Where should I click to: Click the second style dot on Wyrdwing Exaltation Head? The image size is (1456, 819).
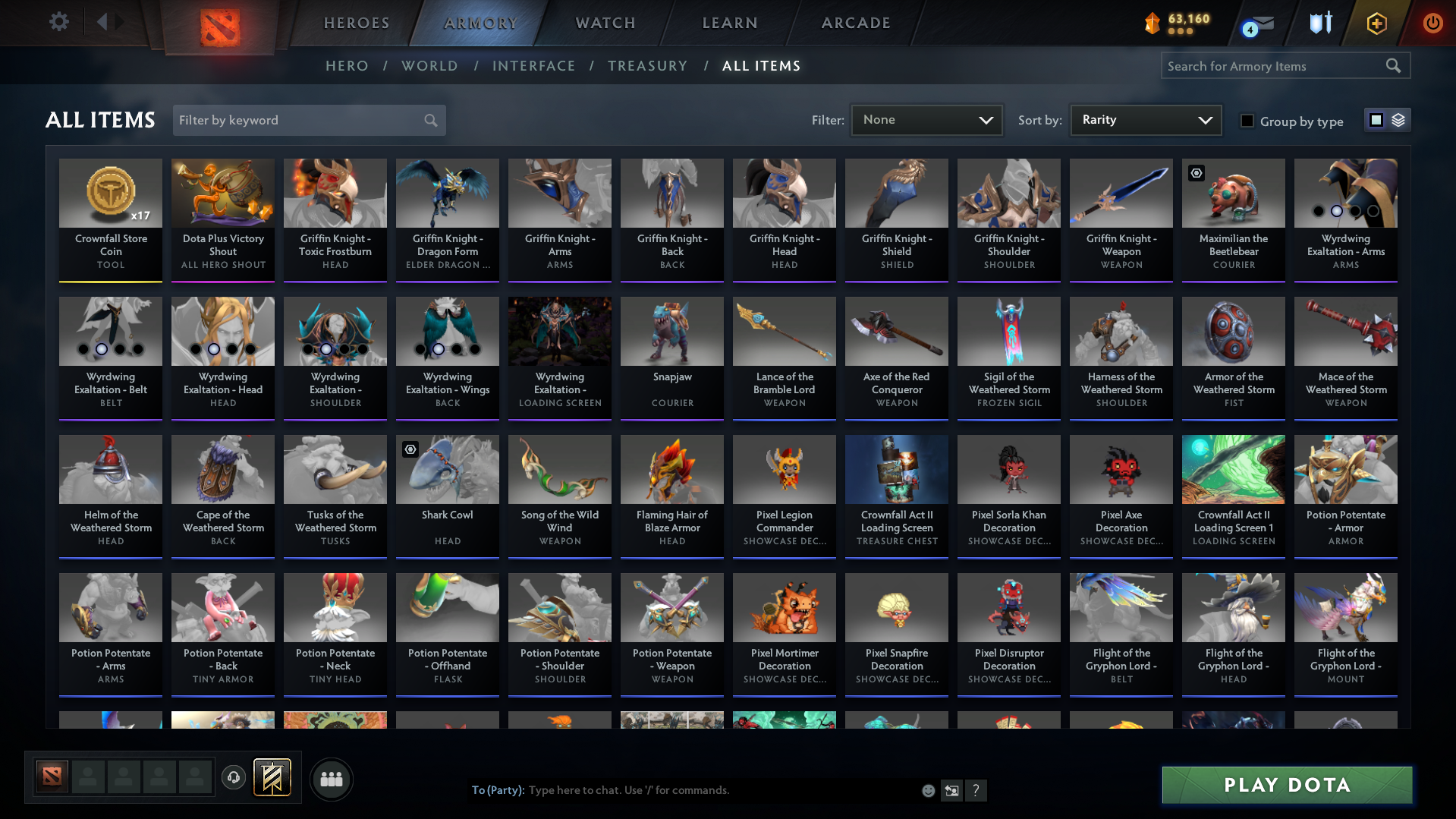(x=212, y=350)
